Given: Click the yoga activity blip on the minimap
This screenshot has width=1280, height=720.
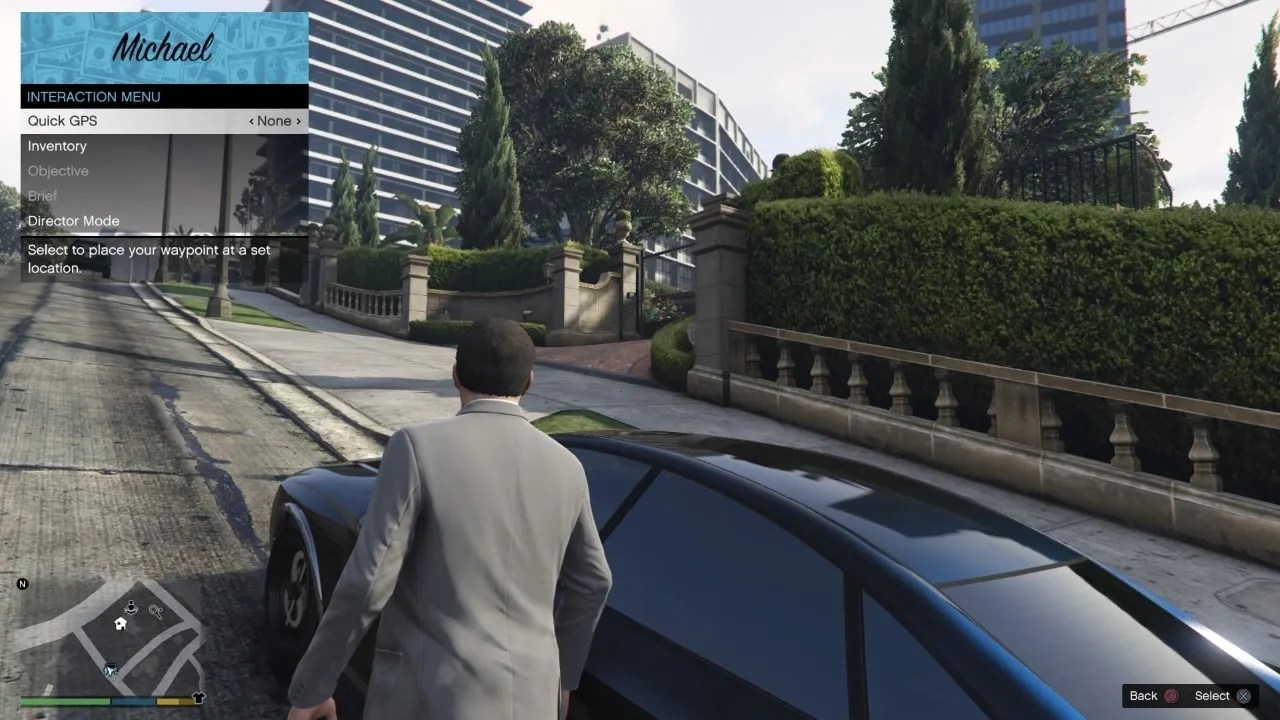Looking at the screenshot, I should [x=131, y=607].
